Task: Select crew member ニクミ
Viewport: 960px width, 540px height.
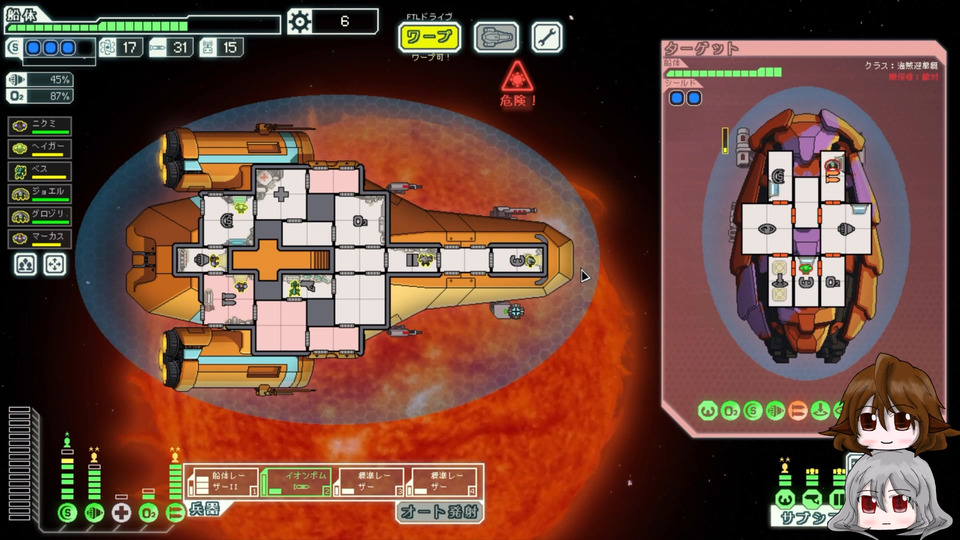Action: click(x=40, y=126)
